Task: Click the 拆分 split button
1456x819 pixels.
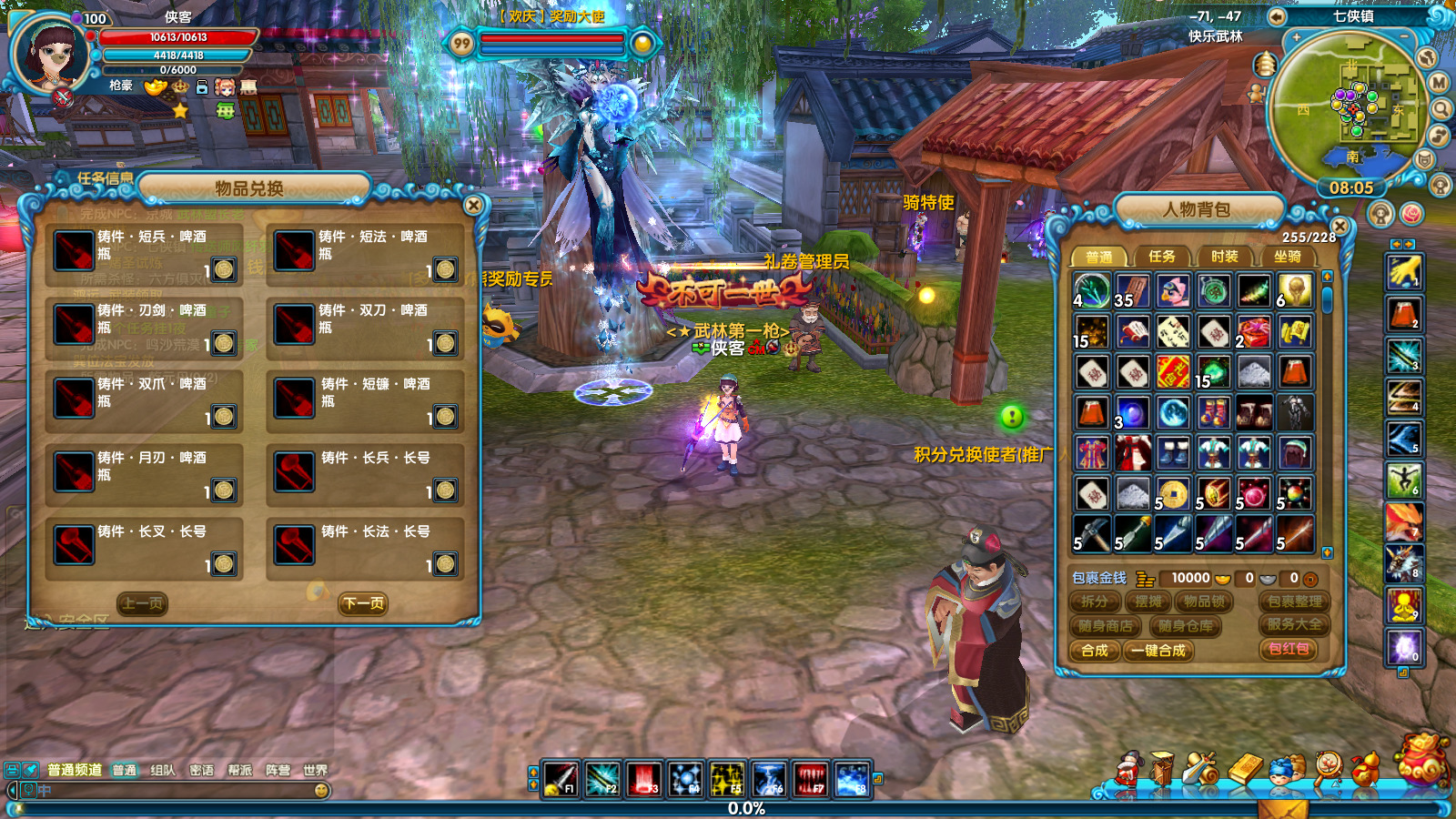Action: (1095, 602)
